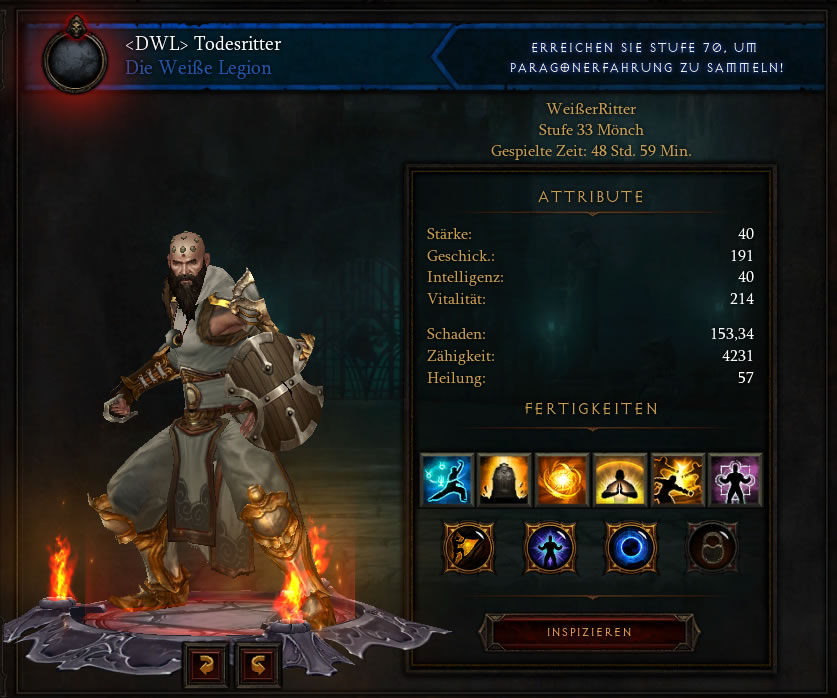Choose the glowing punch skill icon
The width and height of the screenshot is (837, 698).
tap(677, 479)
